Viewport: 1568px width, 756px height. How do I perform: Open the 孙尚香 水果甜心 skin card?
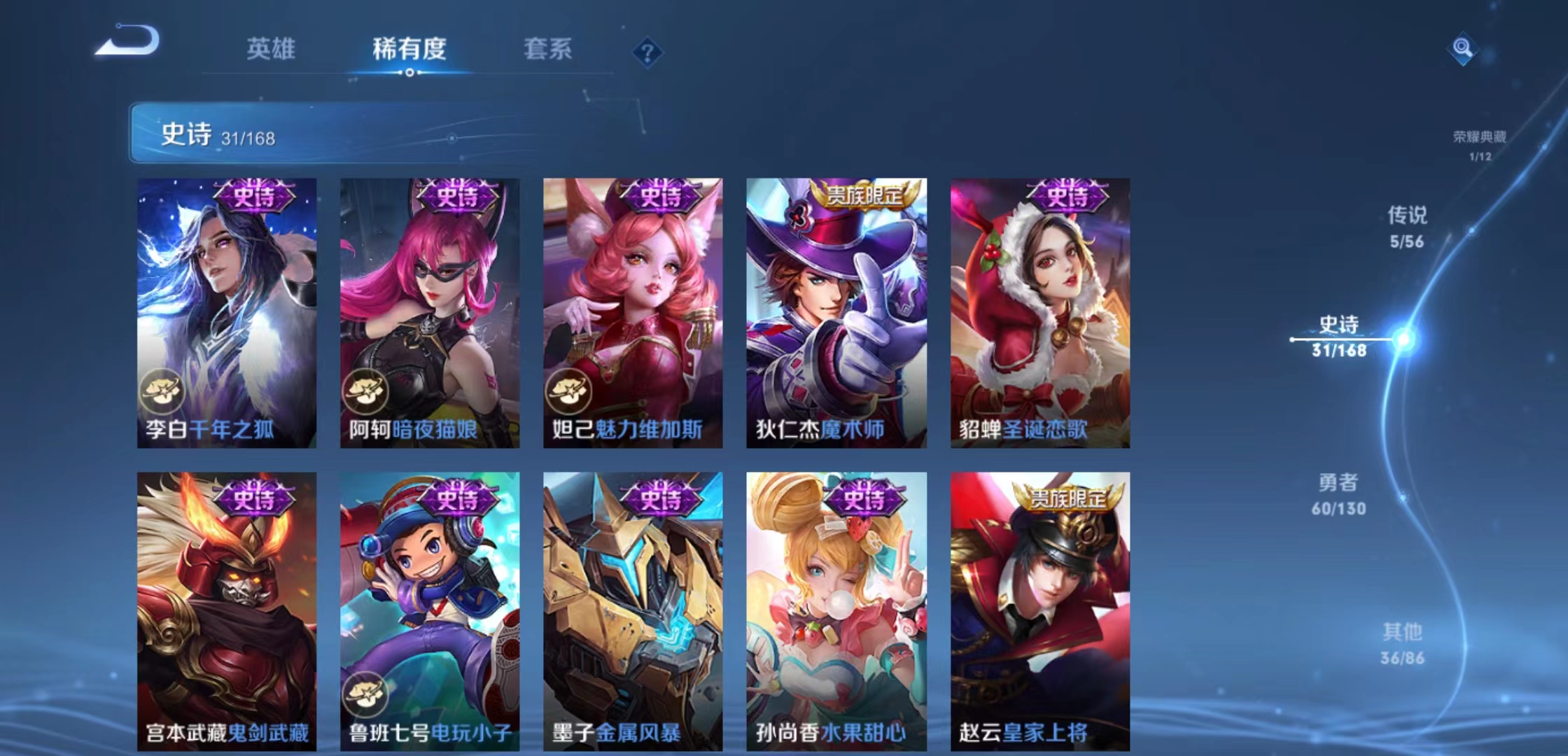click(x=834, y=609)
